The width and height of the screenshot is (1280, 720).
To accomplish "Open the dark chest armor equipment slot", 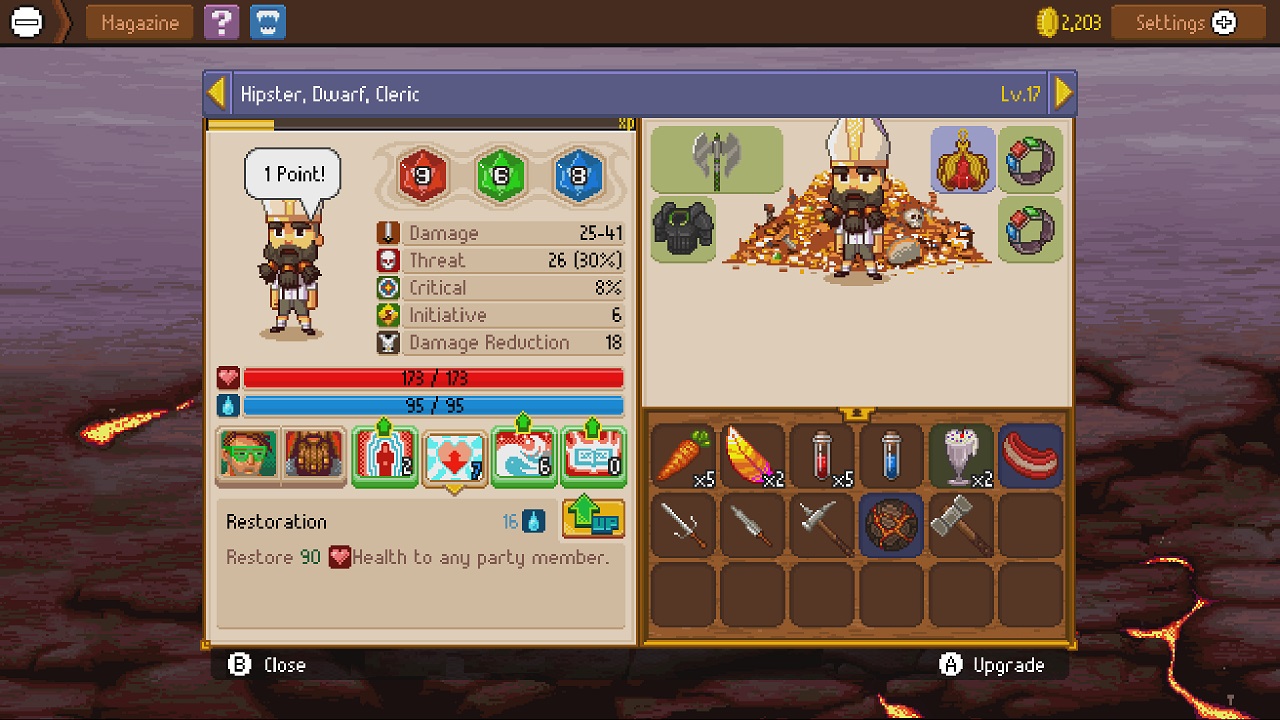I will coord(684,229).
